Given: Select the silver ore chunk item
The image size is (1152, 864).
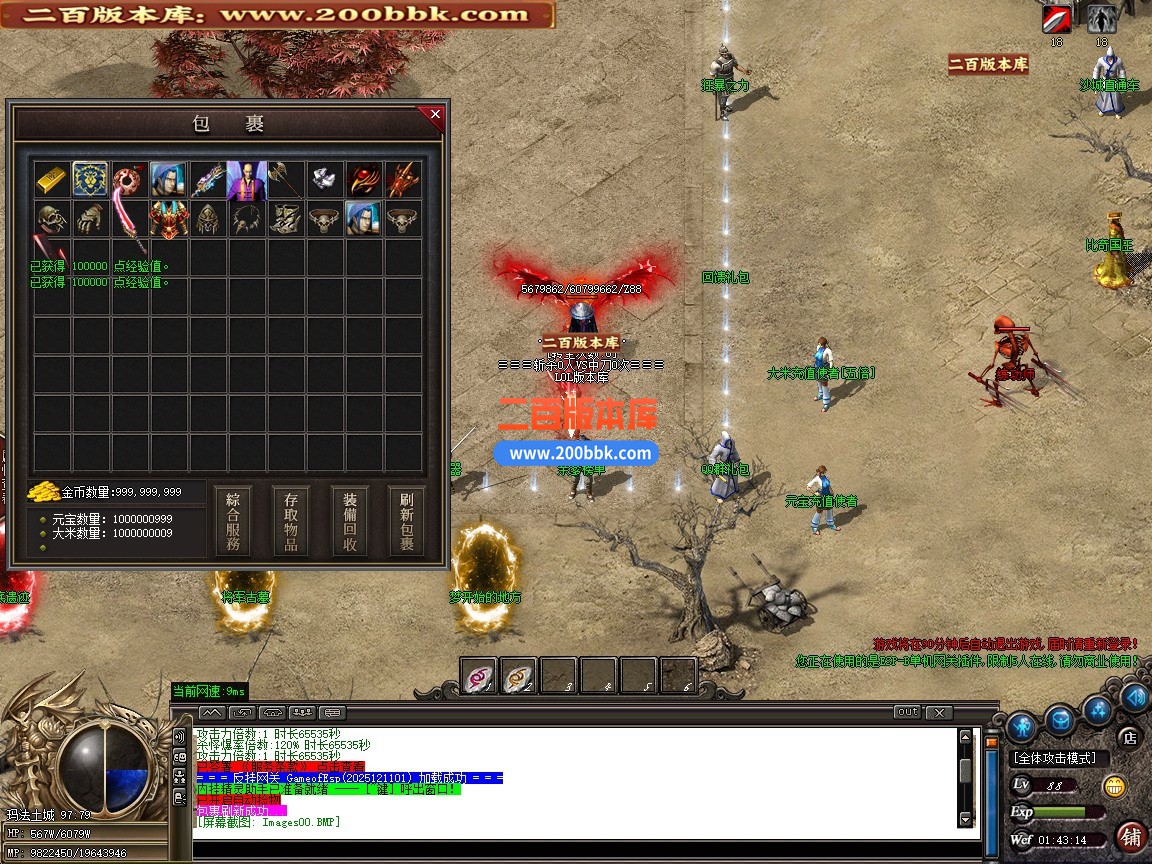Looking at the screenshot, I should [x=325, y=180].
